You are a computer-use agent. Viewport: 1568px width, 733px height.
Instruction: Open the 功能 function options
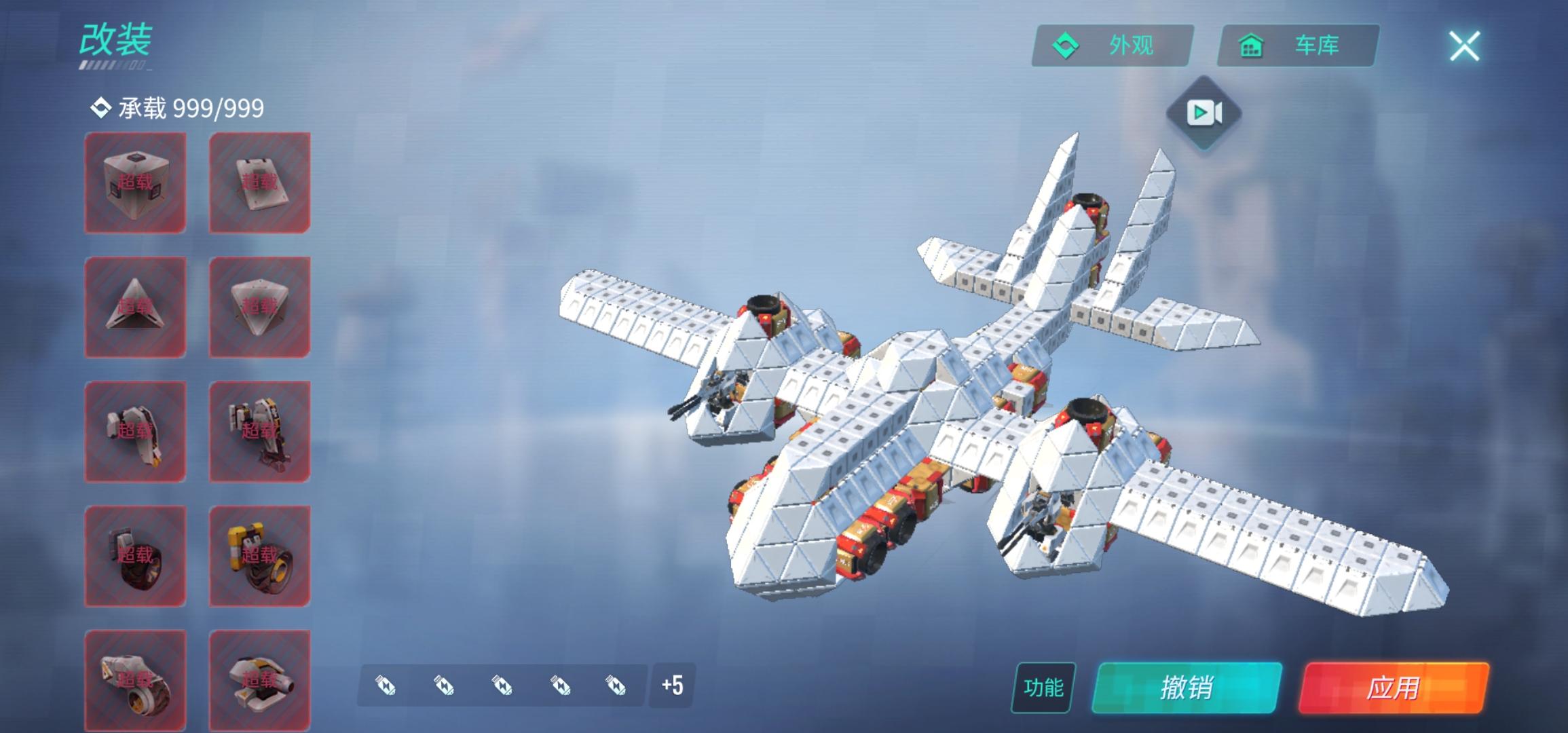click(1043, 688)
